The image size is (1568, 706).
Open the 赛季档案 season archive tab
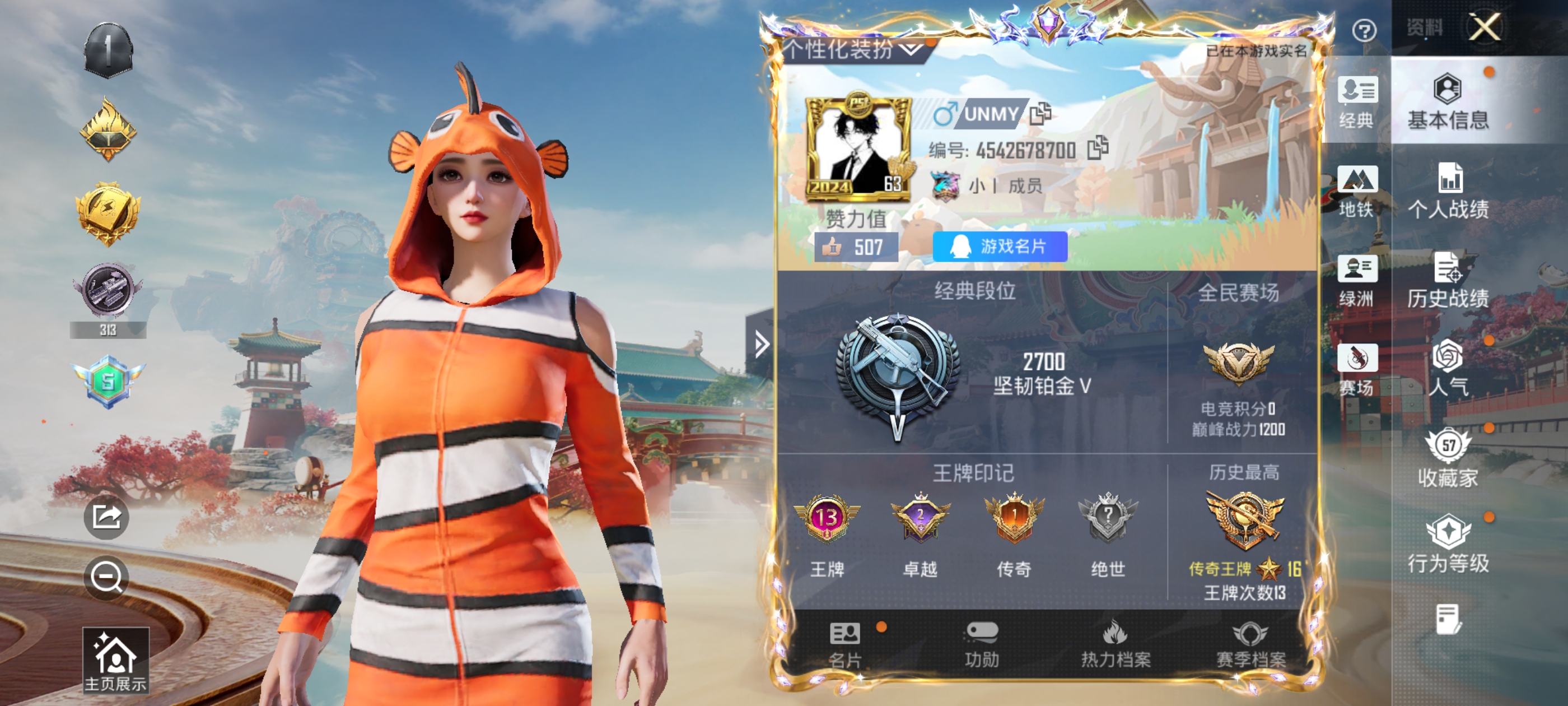click(1250, 645)
